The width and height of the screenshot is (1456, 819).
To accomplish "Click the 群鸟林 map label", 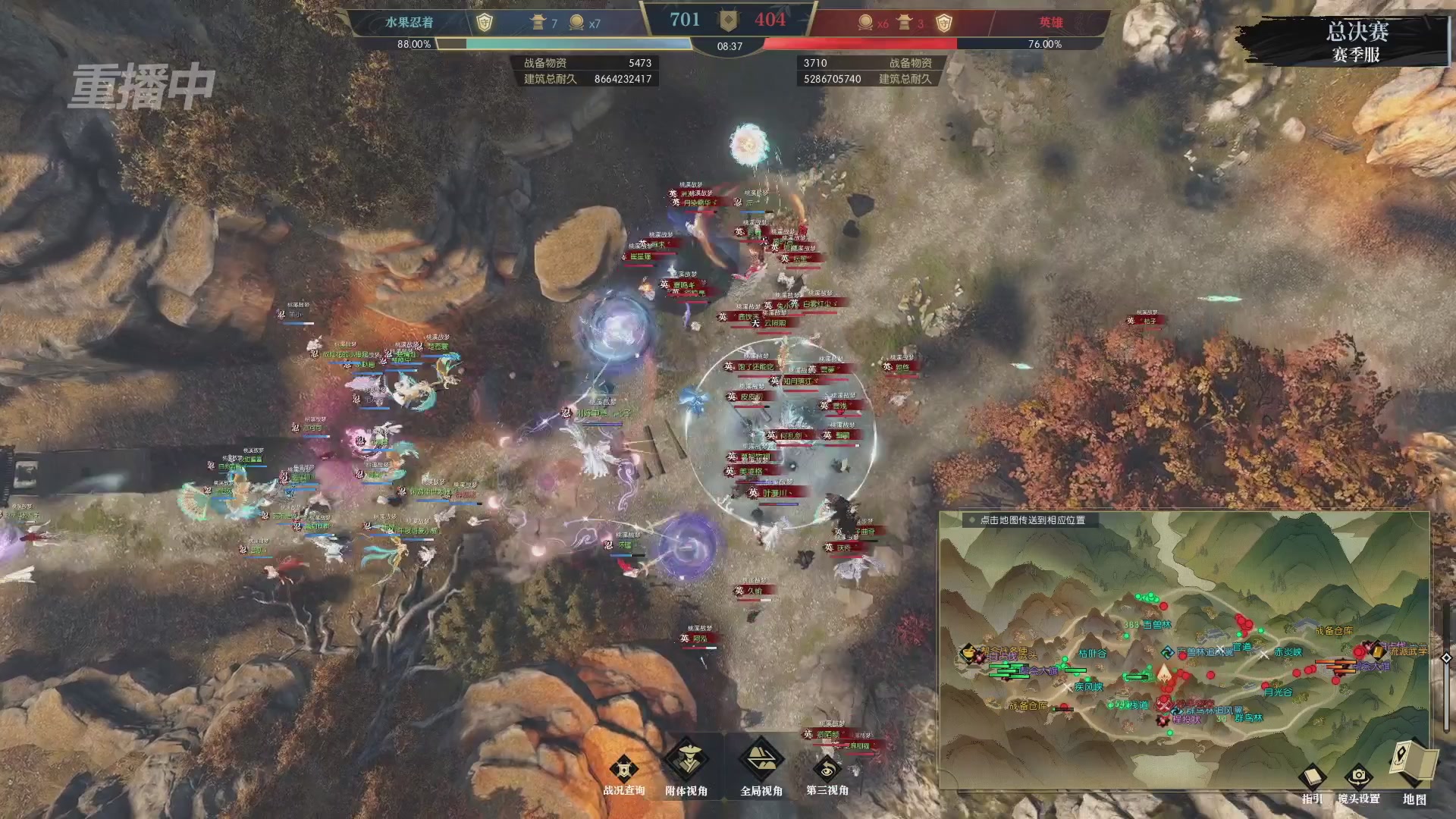I will (x=1248, y=717).
